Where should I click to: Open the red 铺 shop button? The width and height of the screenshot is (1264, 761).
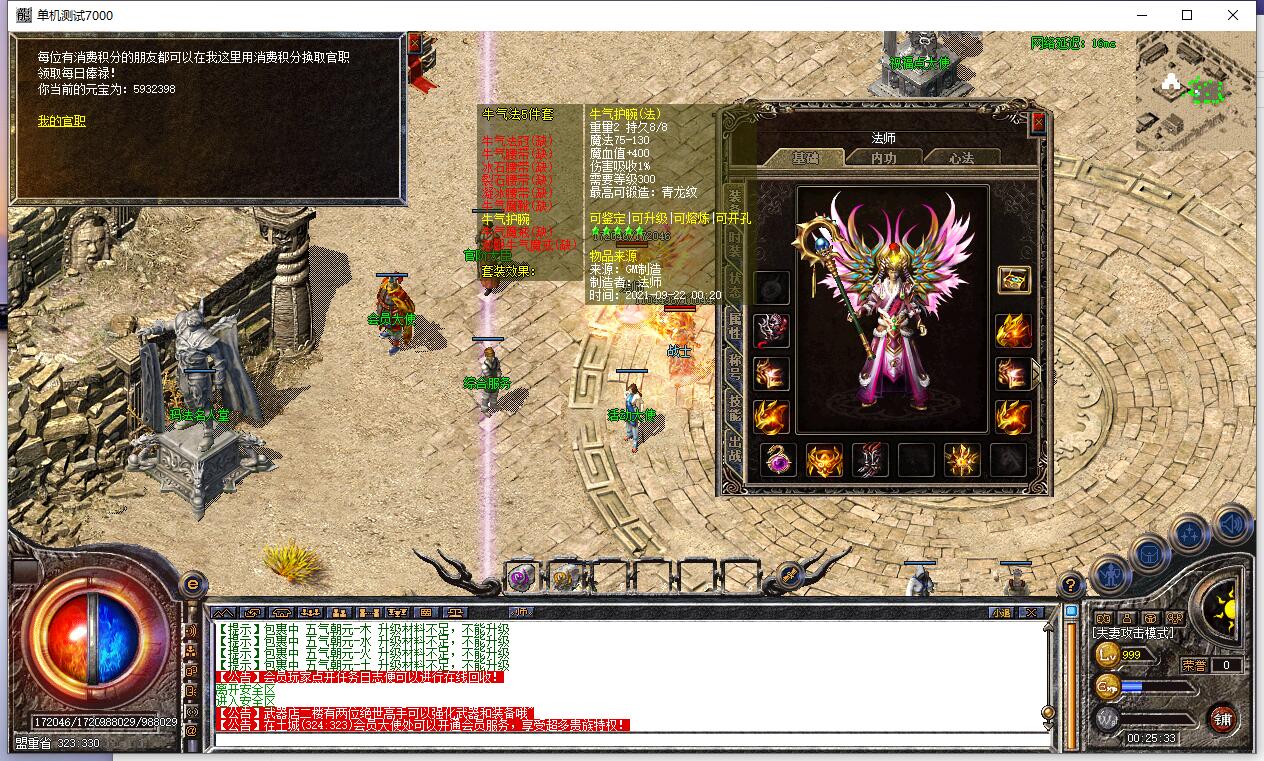tap(1222, 718)
